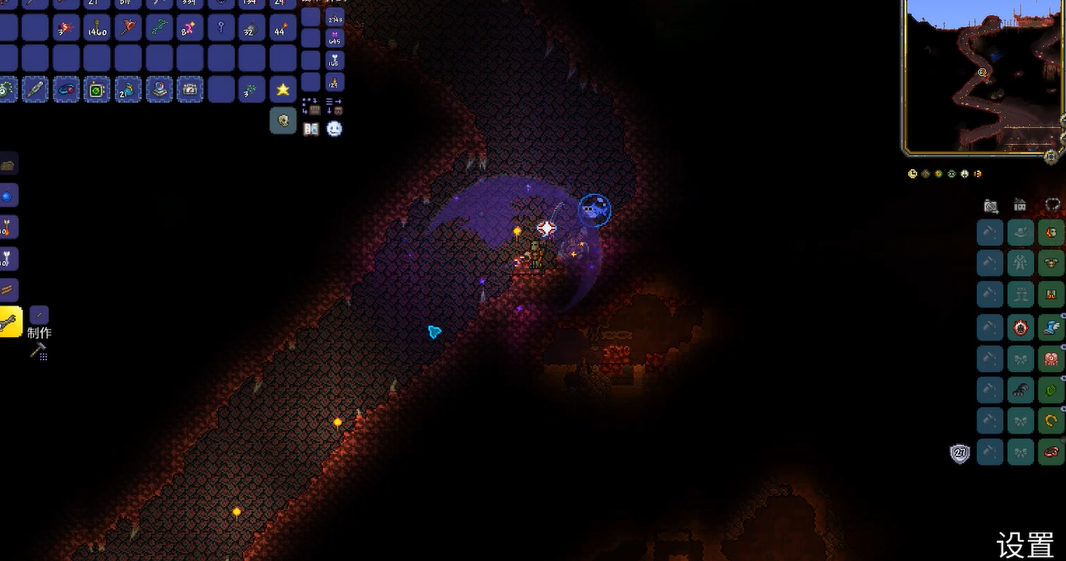Open the crafting window hammer icon

39,351
